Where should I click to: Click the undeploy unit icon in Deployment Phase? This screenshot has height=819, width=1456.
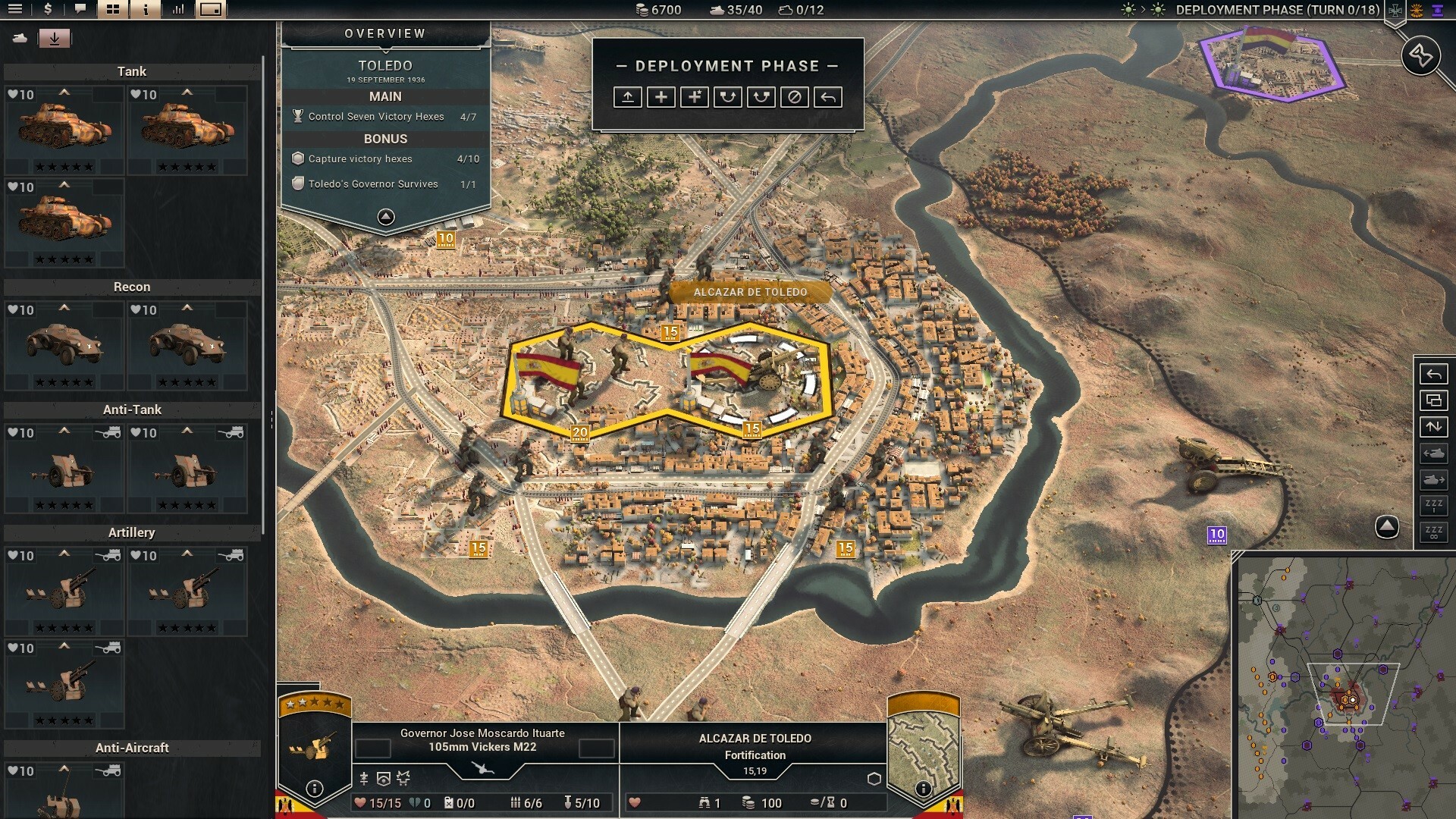(x=628, y=97)
